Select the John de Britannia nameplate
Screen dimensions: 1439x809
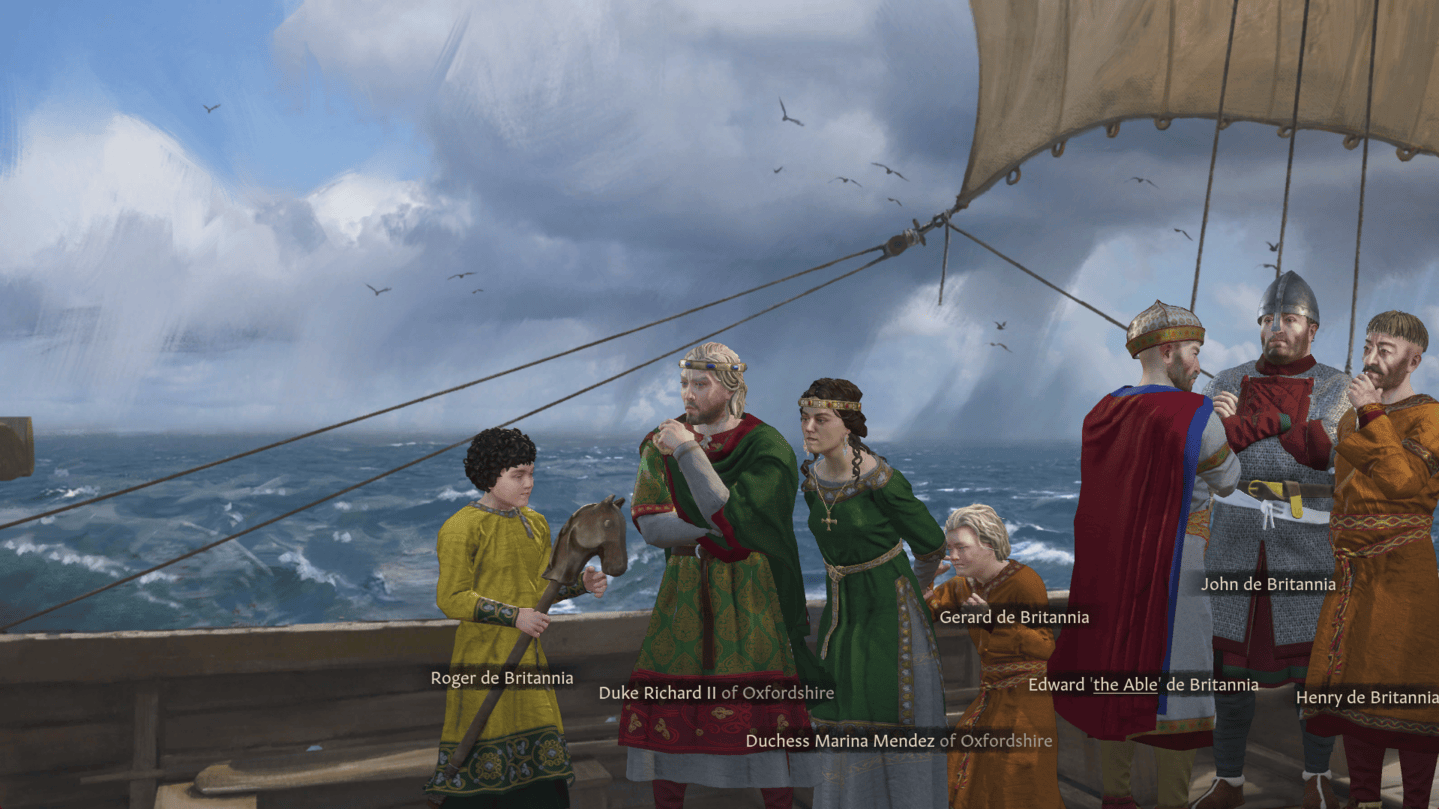tap(1268, 584)
